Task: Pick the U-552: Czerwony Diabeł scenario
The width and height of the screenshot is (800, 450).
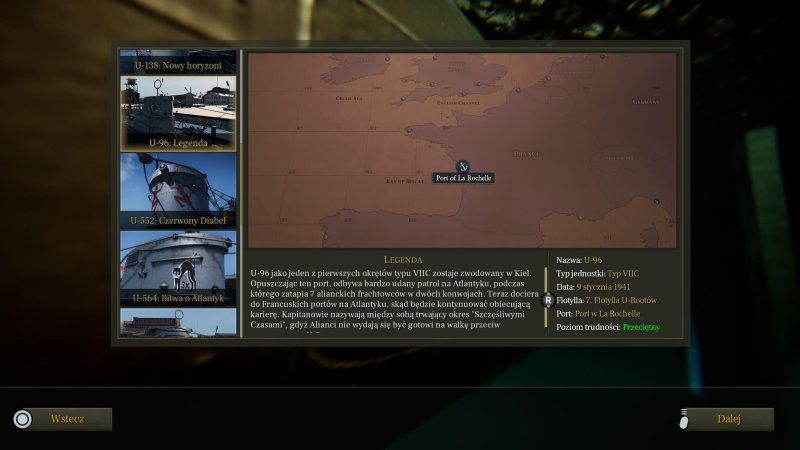Action: pyautogui.click(x=178, y=190)
